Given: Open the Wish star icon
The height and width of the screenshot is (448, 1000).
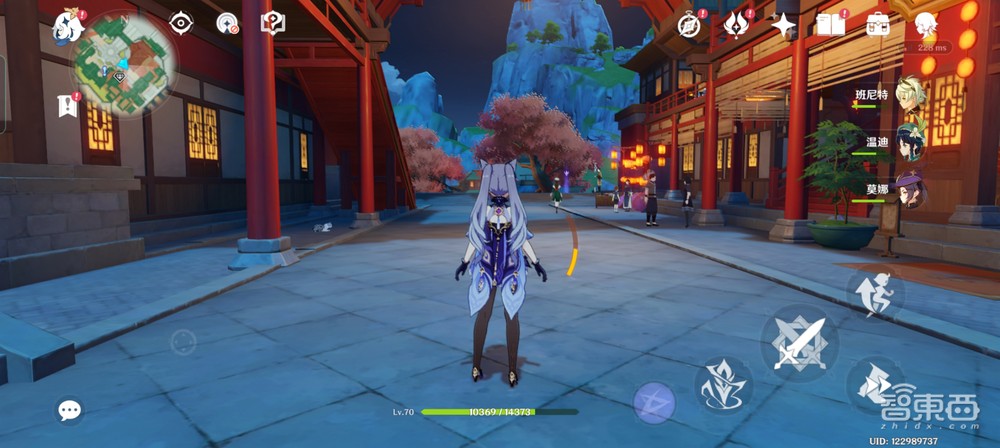Looking at the screenshot, I should (x=783, y=25).
